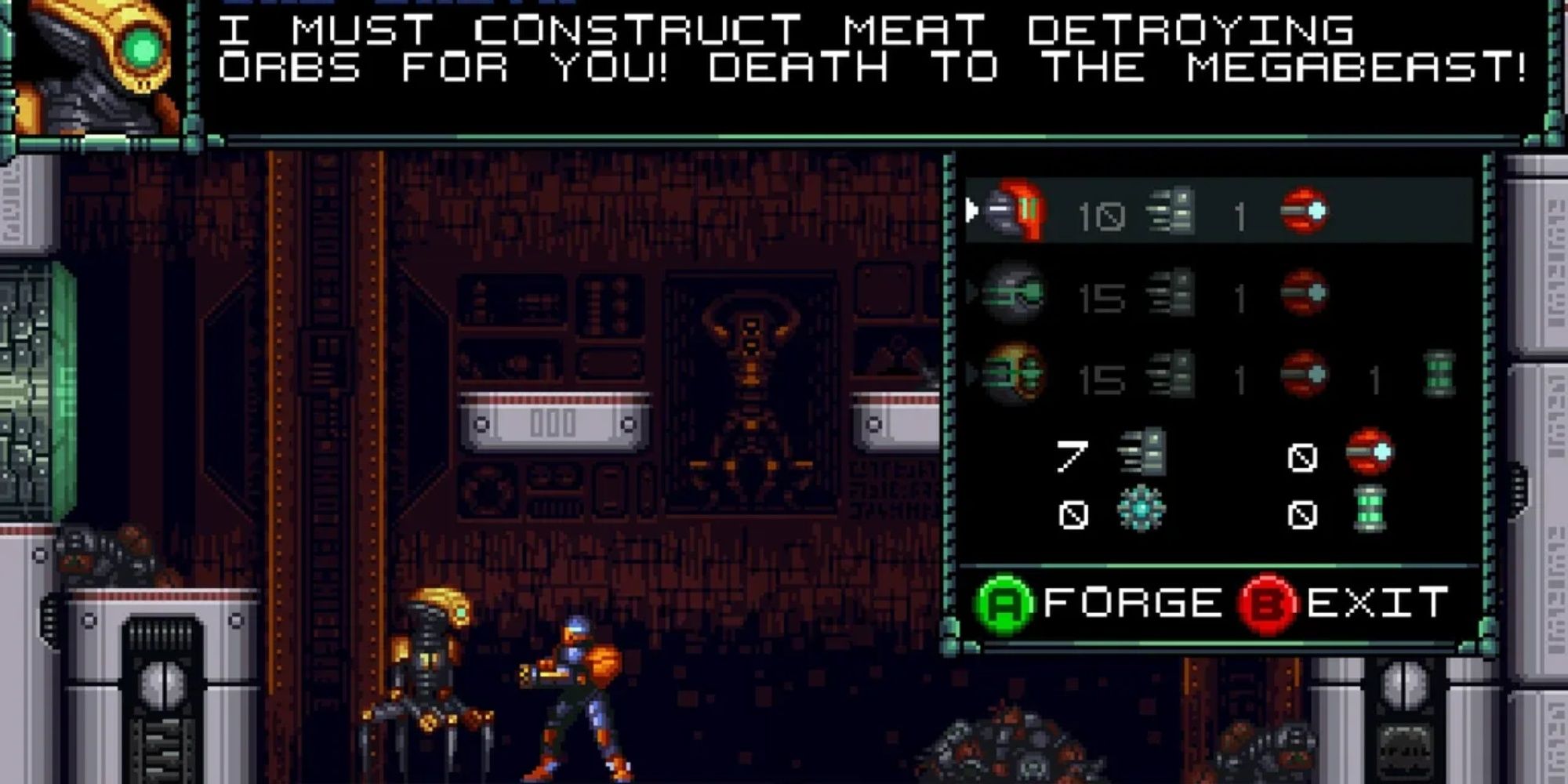Choose the dark grey orb recipe
This screenshot has width=1568, height=784.
1013,293
